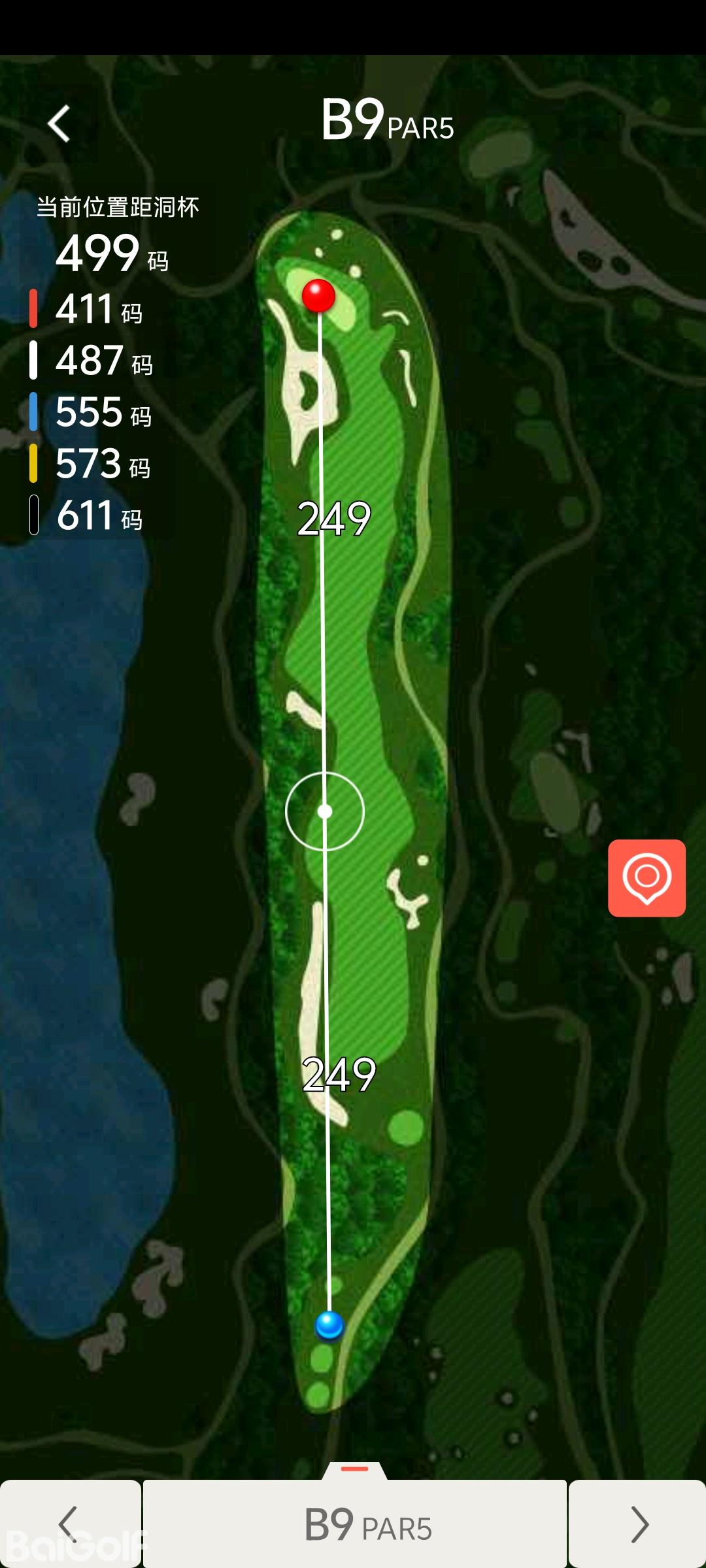Select the red pin flag marker
Screen dimensions: 706x1568
pos(318,295)
